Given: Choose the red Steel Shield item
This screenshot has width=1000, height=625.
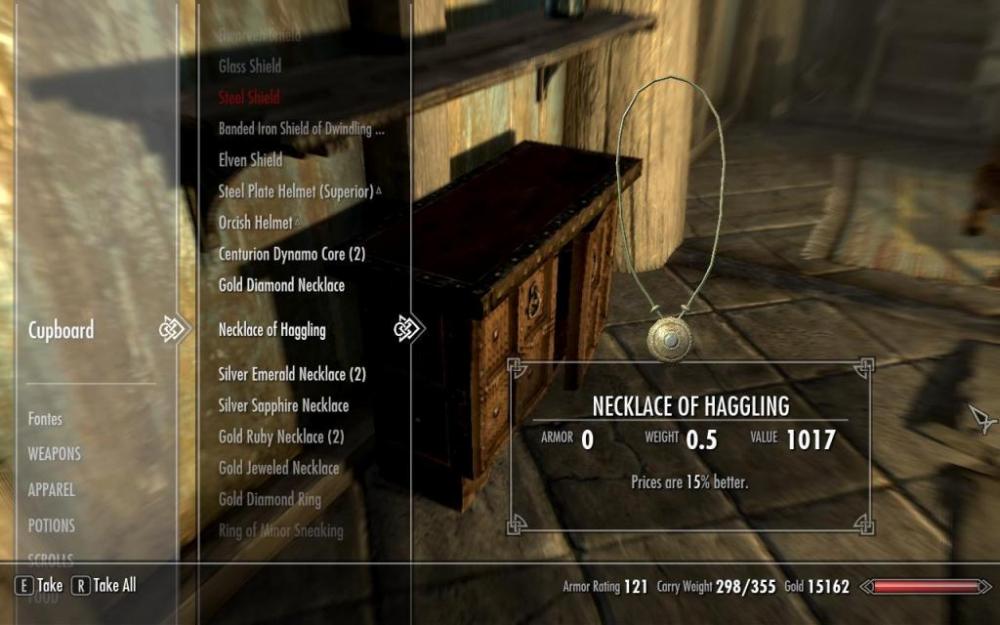Looking at the screenshot, I should (x=249, y=98).
